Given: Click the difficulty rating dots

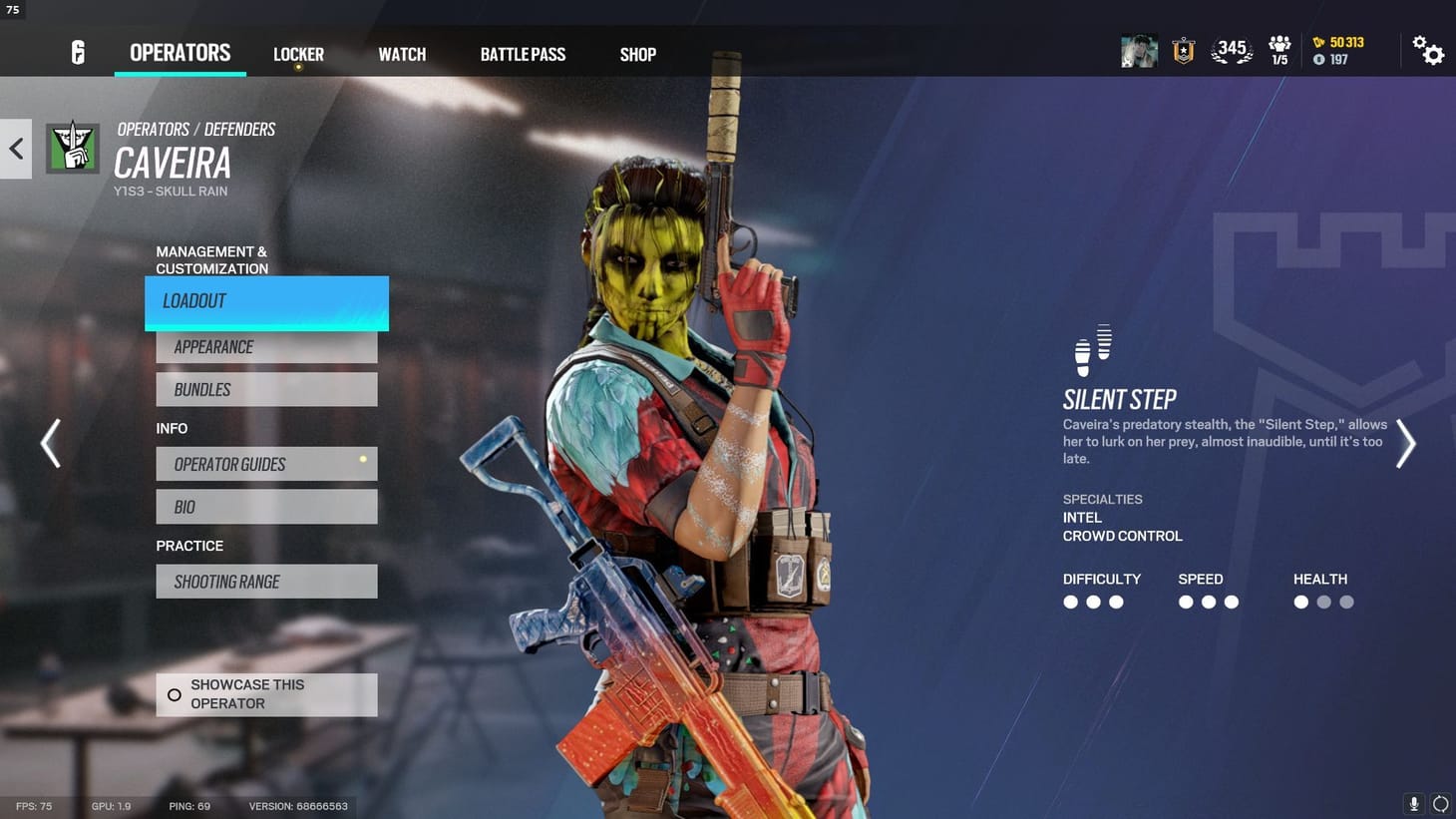Looking at the screenshot, I should [x=1093, y=602].
